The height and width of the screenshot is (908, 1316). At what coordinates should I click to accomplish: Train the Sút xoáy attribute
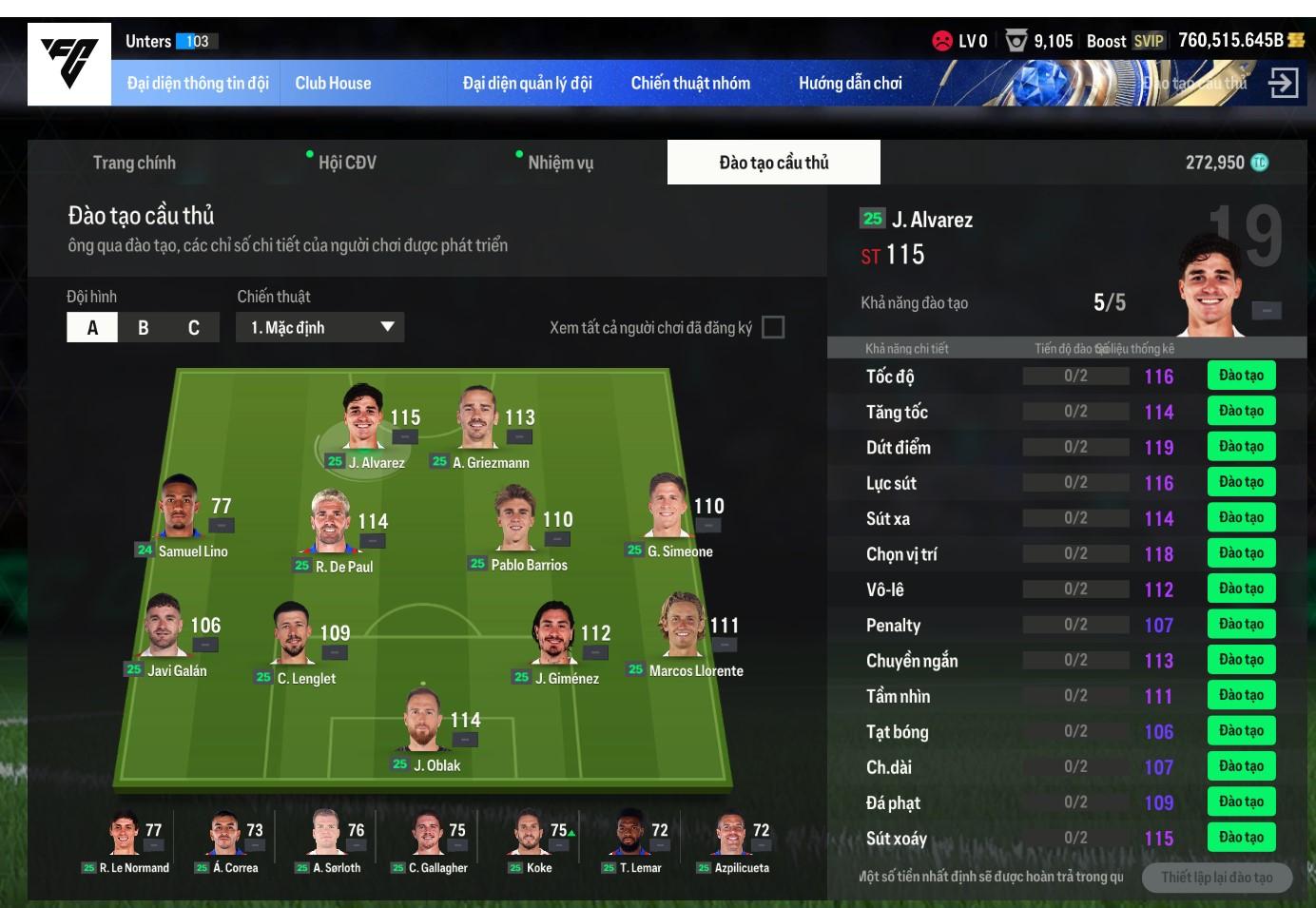click(x=1241, y=838)
